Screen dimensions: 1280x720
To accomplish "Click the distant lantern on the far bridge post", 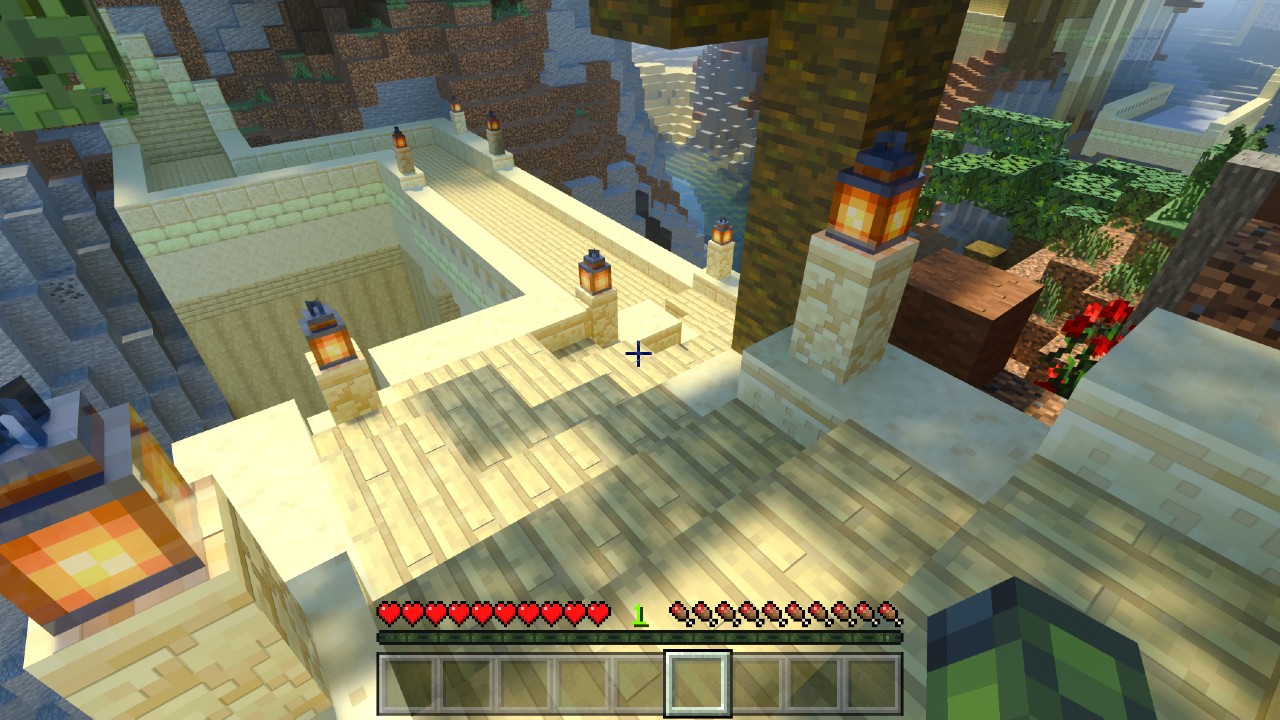I will [400, 138].
